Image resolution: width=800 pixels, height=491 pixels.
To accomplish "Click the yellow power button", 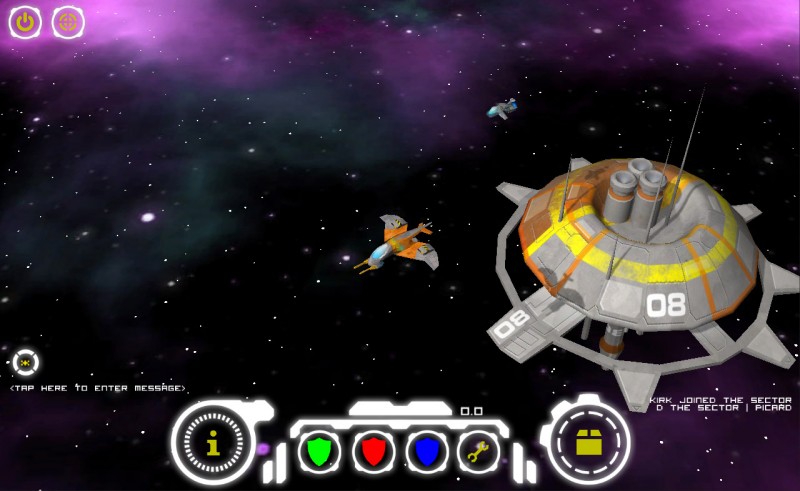I will 24,22.
